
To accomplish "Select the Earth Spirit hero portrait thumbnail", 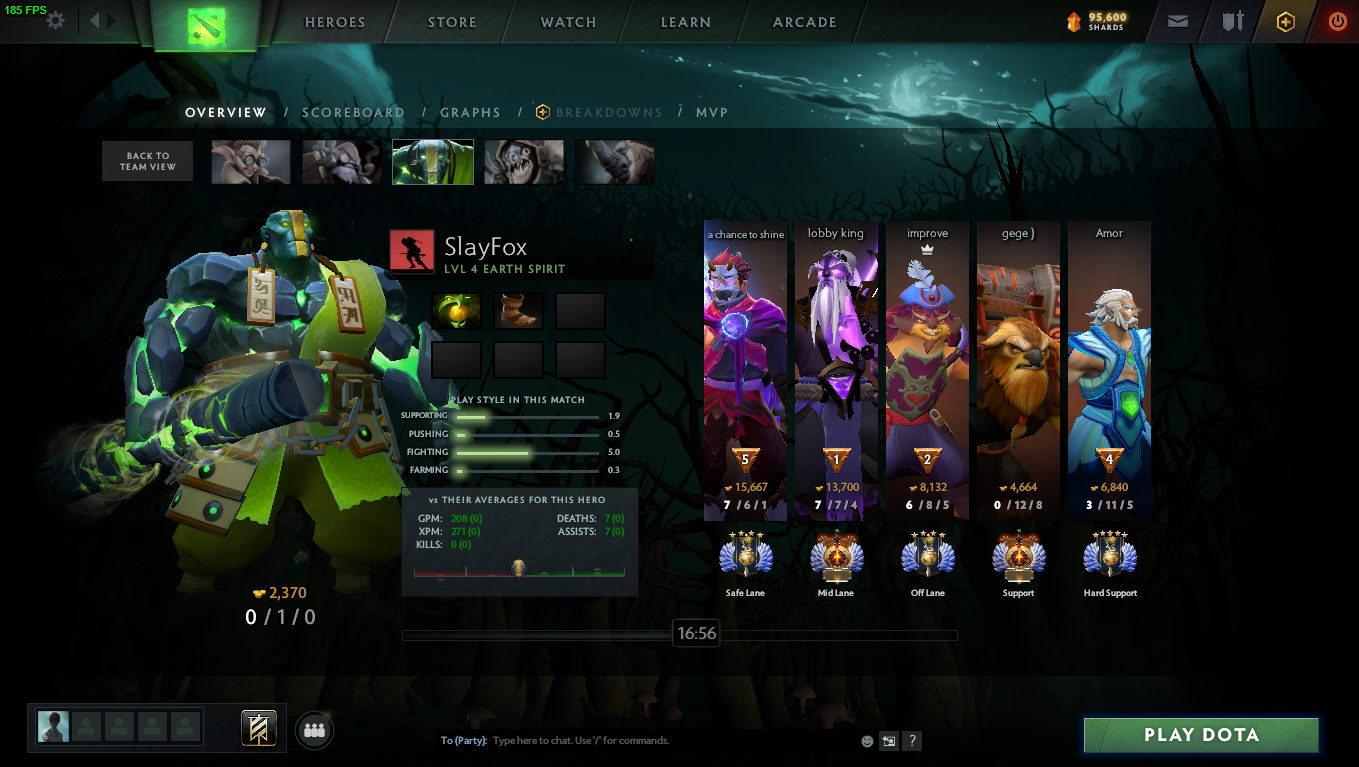I will [433, 162].
